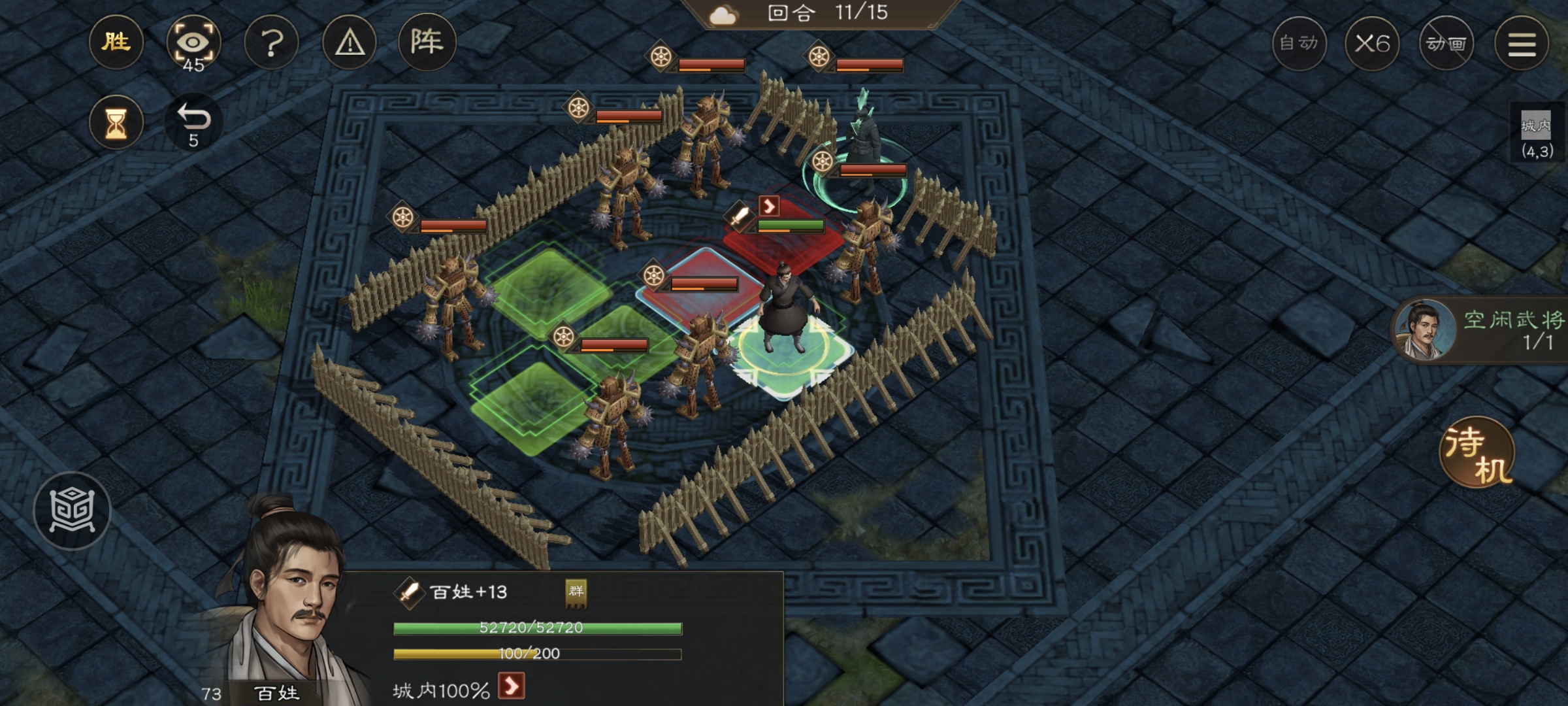Open the 阵 formation button

427,43
